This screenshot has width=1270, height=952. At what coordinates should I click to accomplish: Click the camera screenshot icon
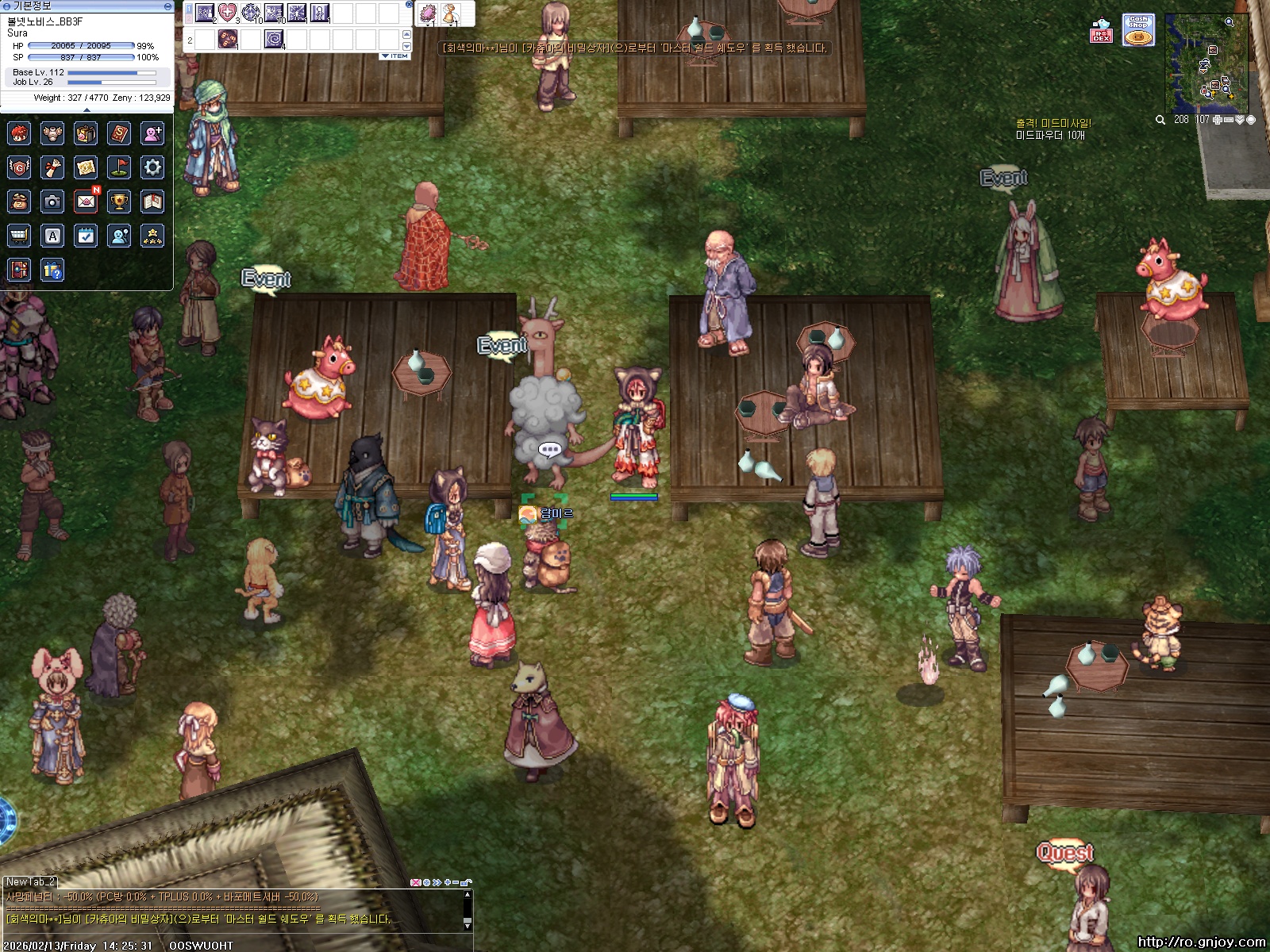pos(52,202)
